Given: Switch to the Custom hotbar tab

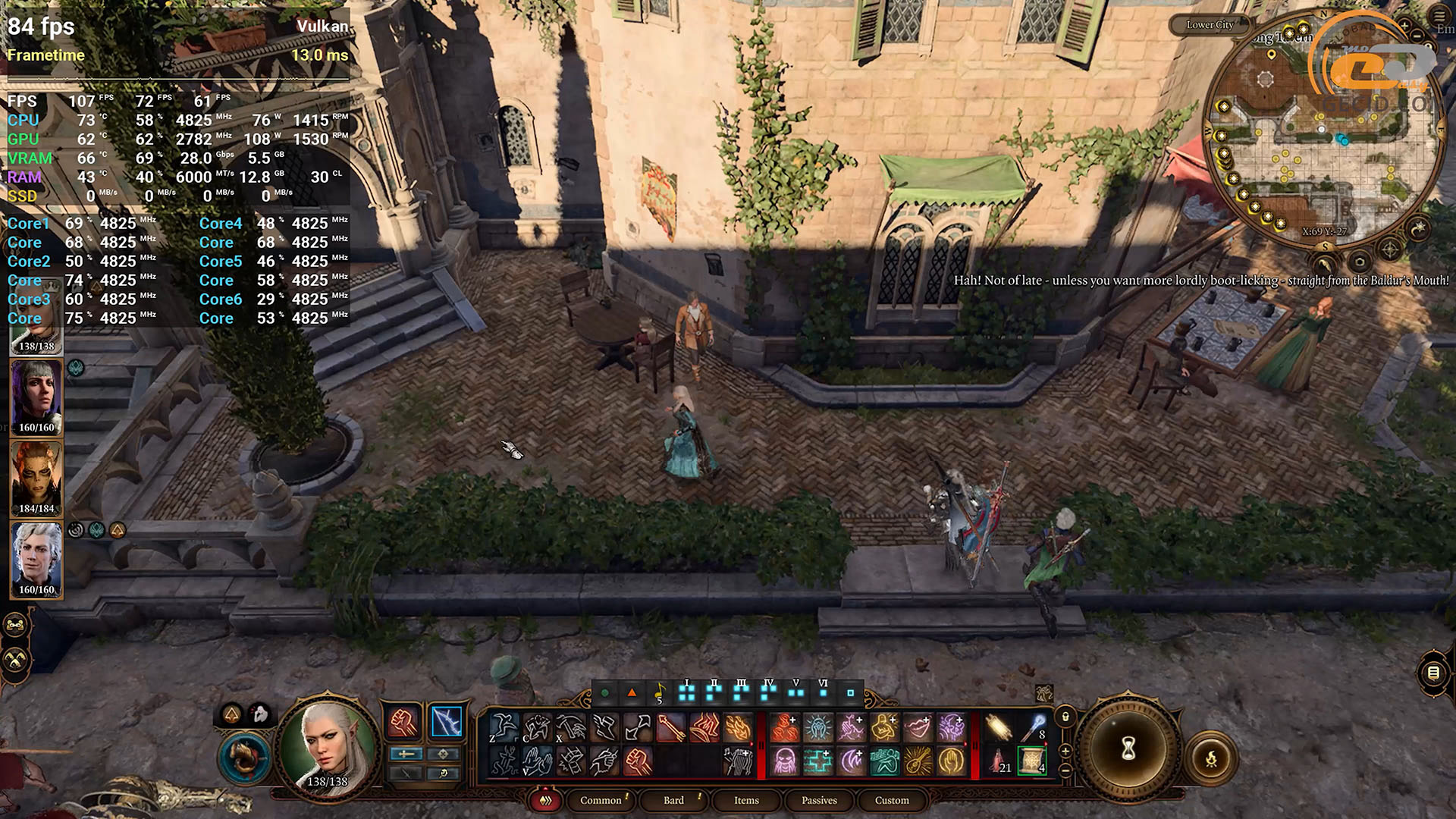Looking at the screenshot, I should (892, 800).
